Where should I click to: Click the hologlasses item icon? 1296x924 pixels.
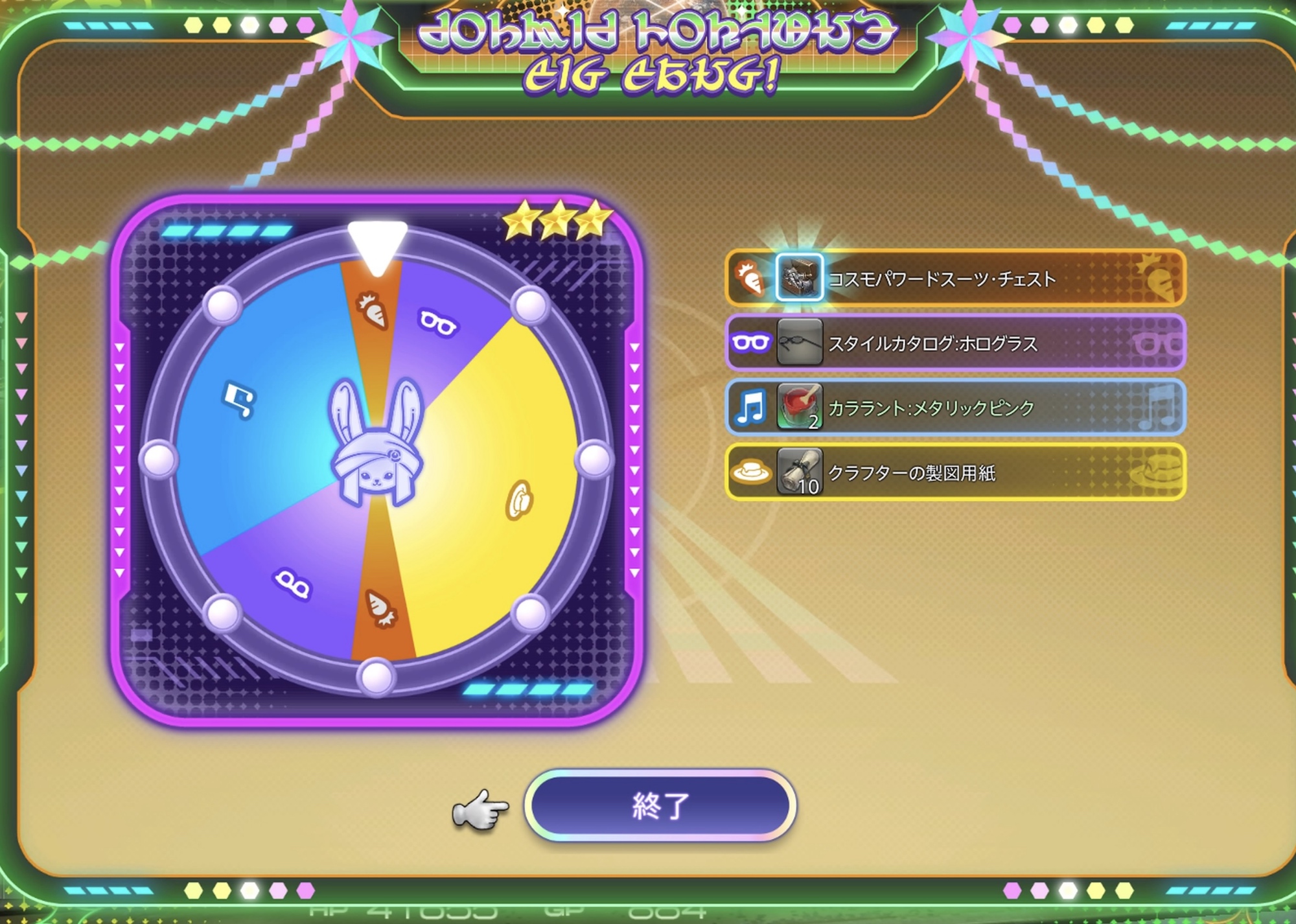tap(800, 342)
